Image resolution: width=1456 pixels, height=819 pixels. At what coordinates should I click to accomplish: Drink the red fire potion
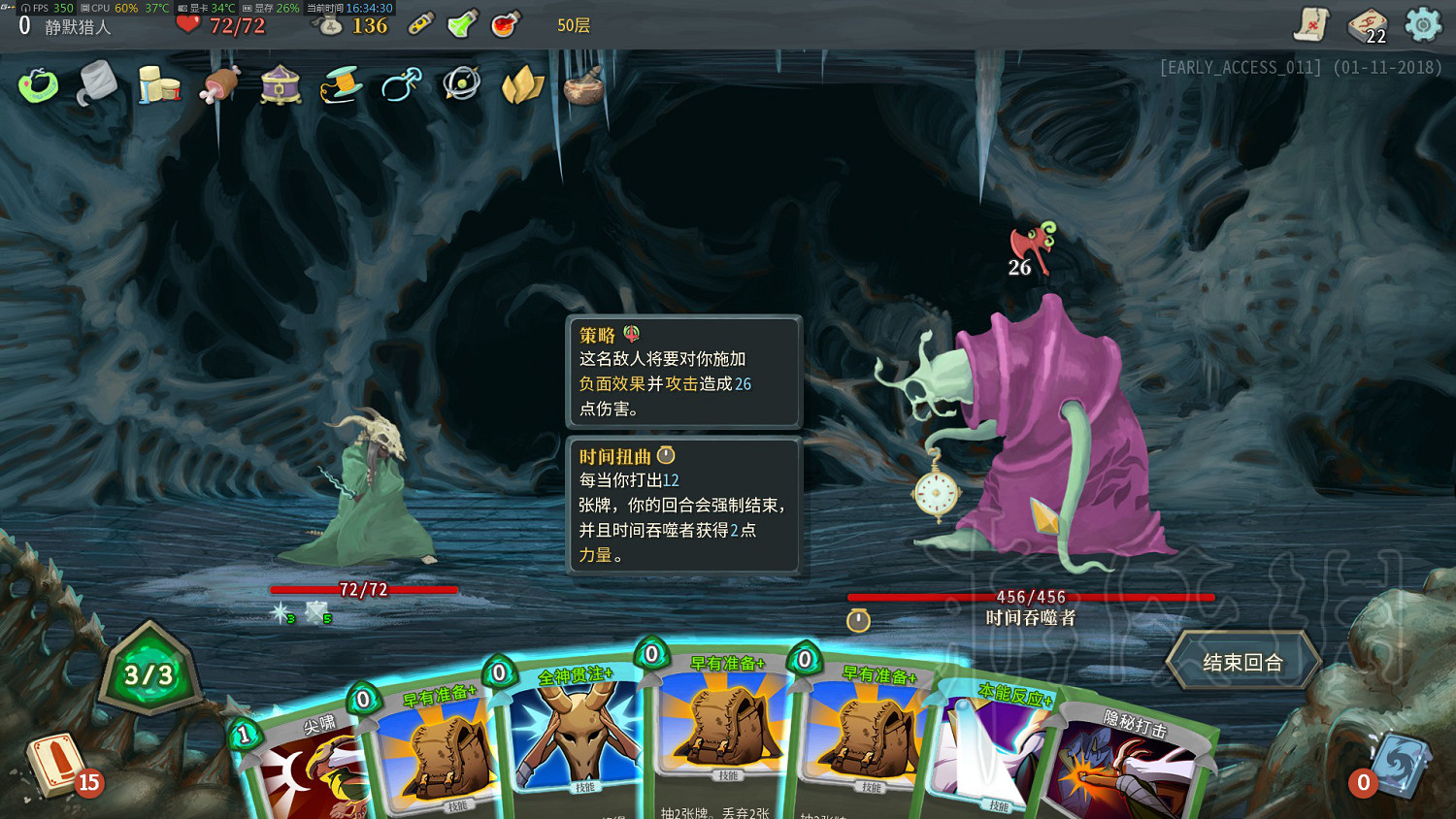coord(502,26)
